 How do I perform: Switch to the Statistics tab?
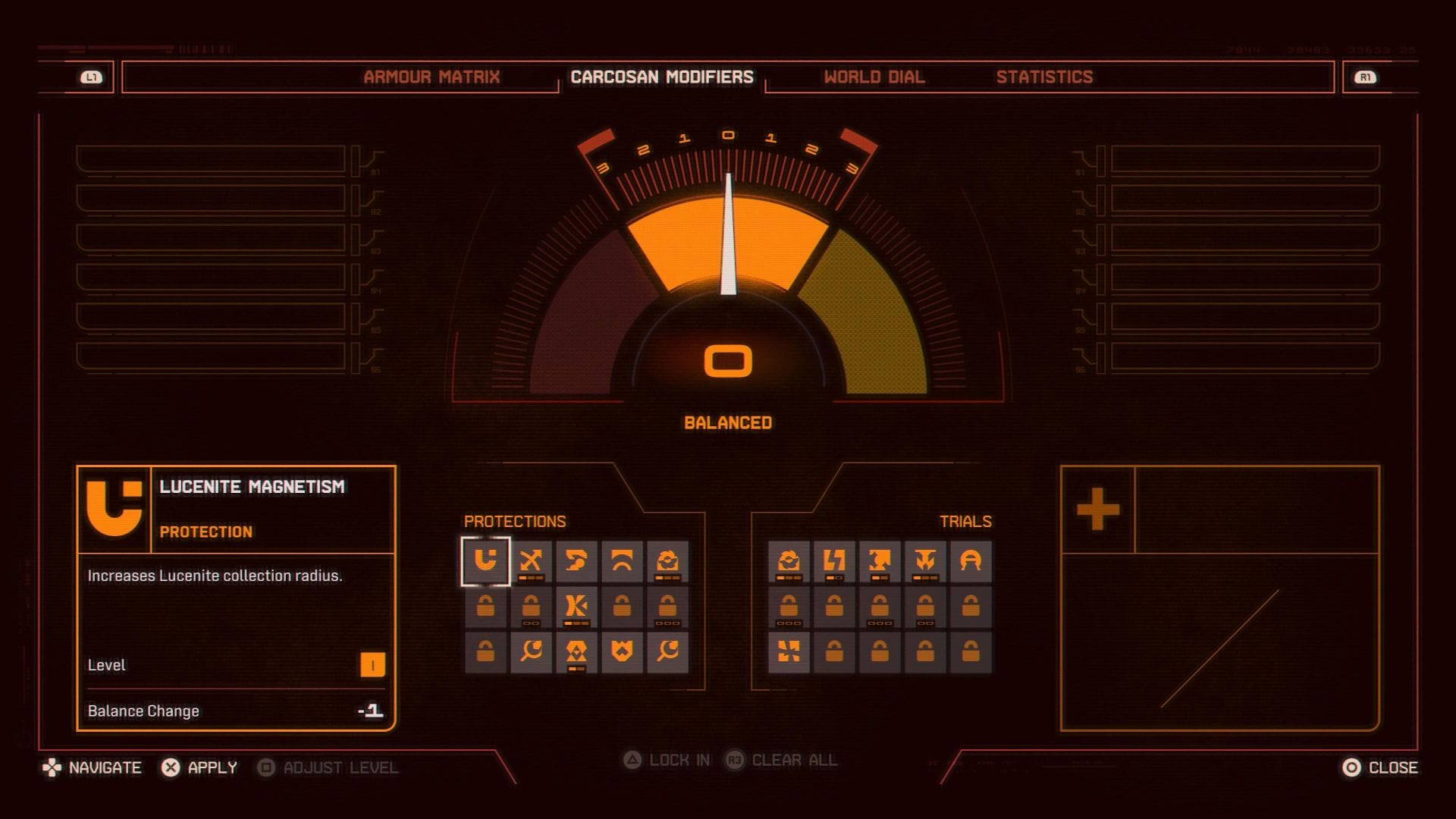click(x=1046, y=77)
